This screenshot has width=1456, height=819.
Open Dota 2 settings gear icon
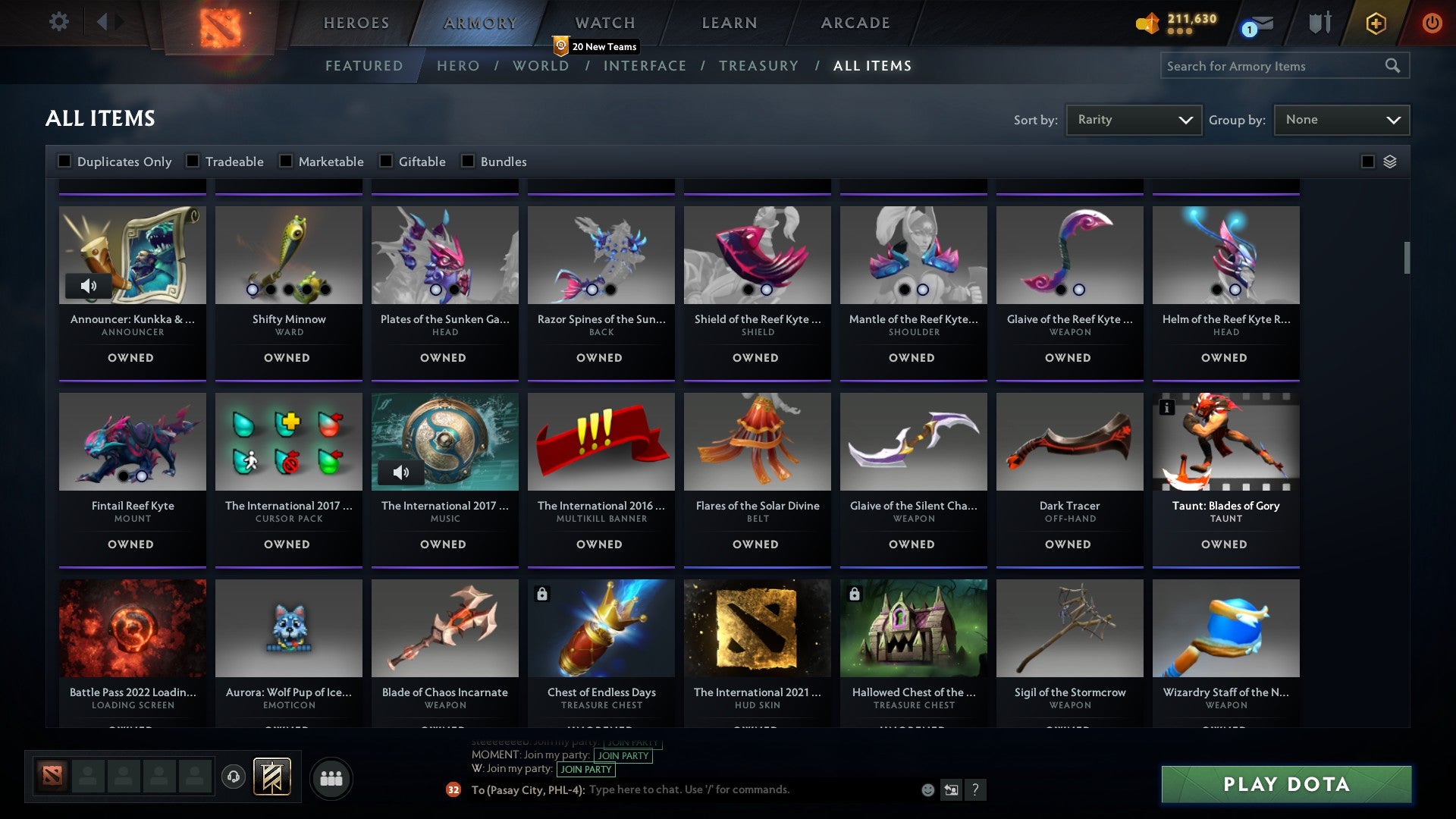click(x=58, y=22)
